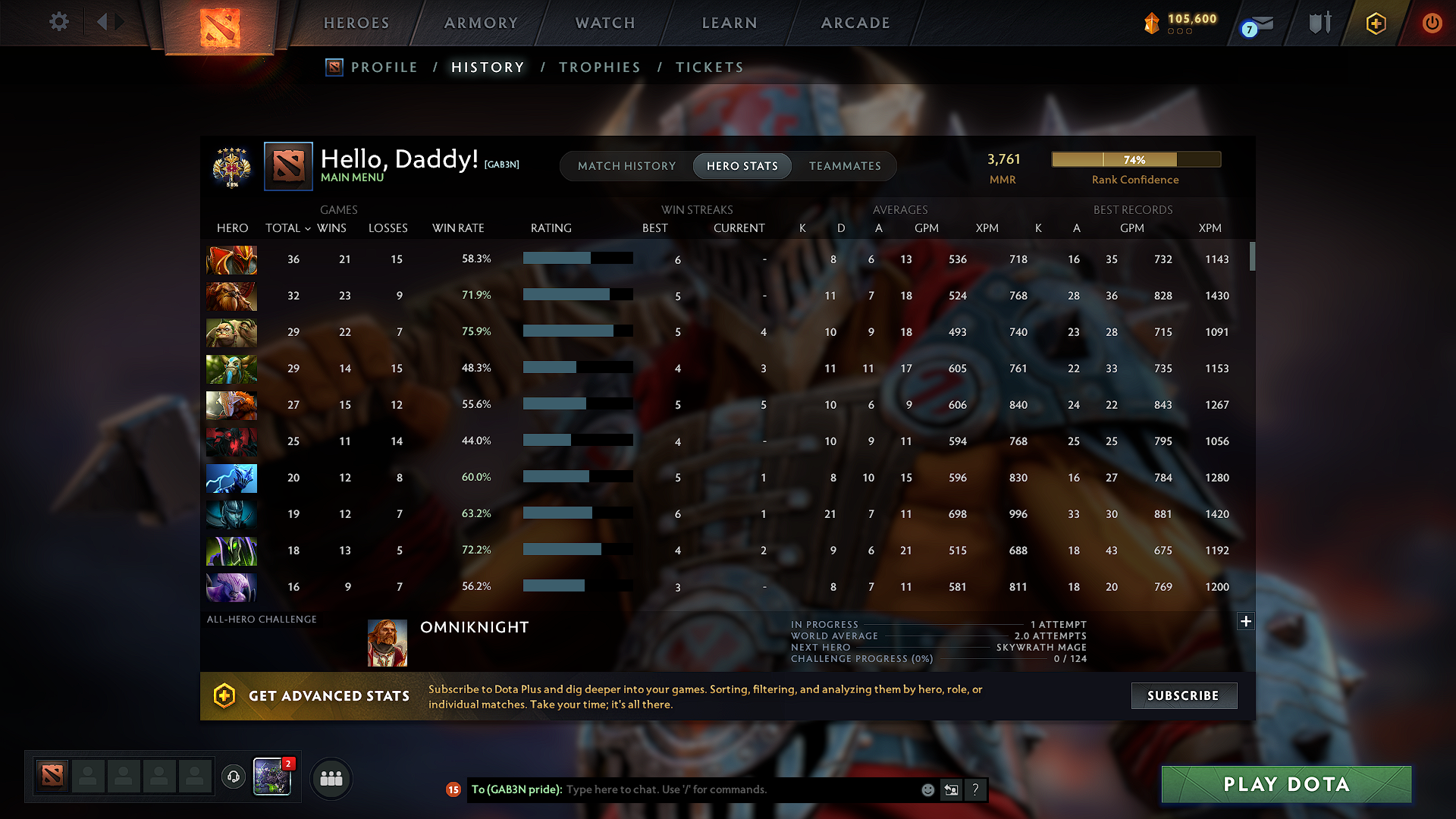Click the red power button
Image resolution: width=1456 pixels, height=819 pixels.
click(x=1432, y=23)
